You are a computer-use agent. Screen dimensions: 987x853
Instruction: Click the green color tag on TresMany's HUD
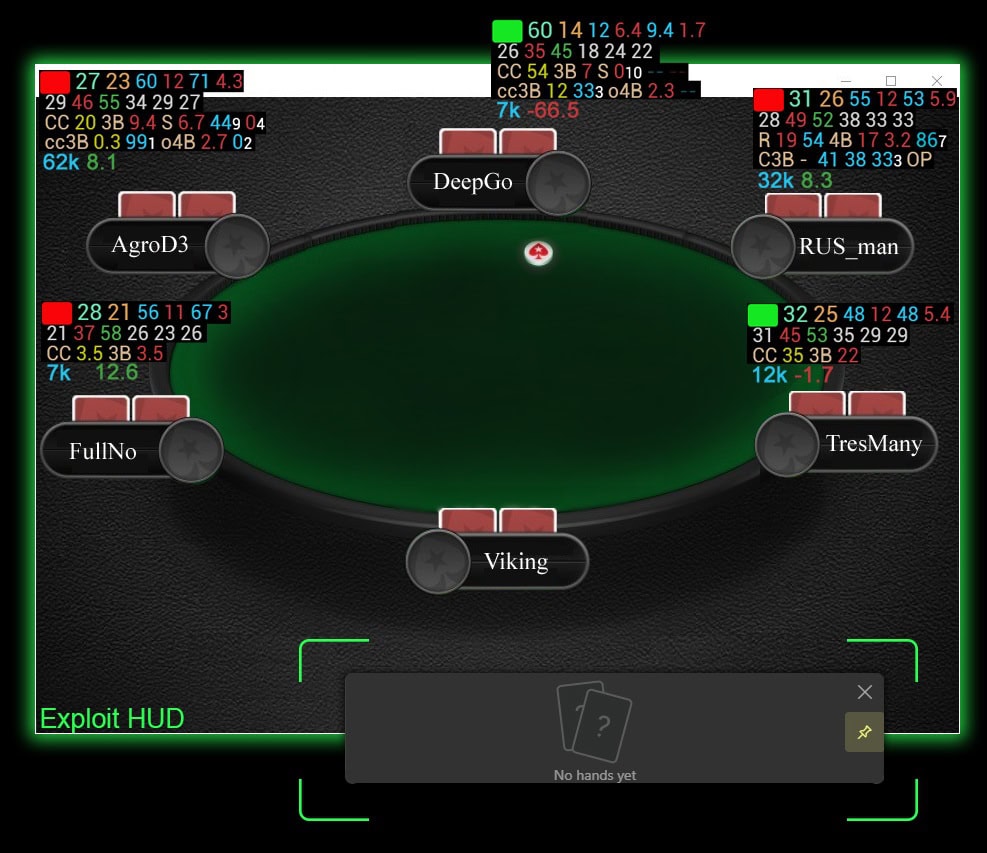click(763, 315)
